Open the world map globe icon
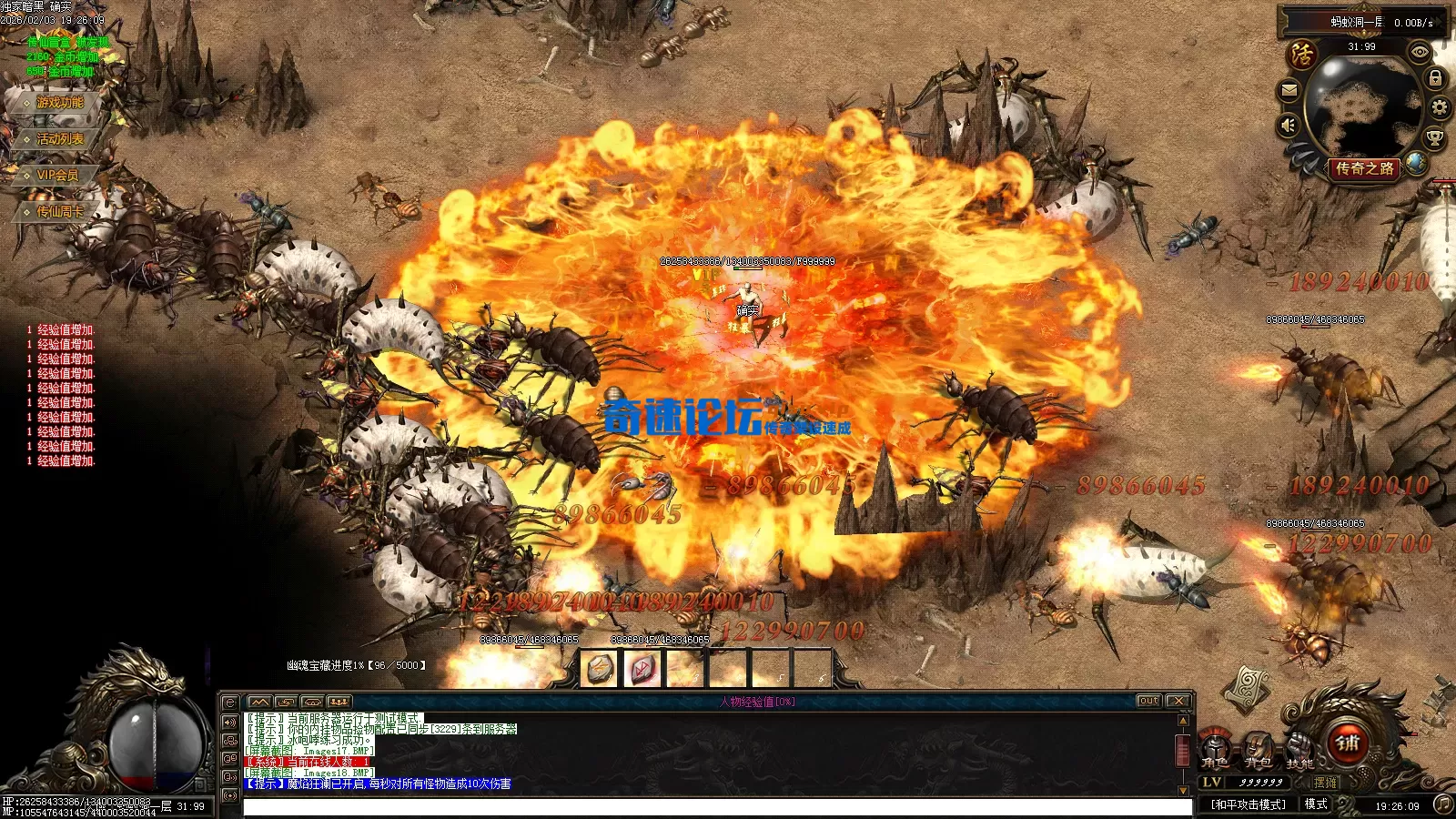 [x=1416, y=163]
